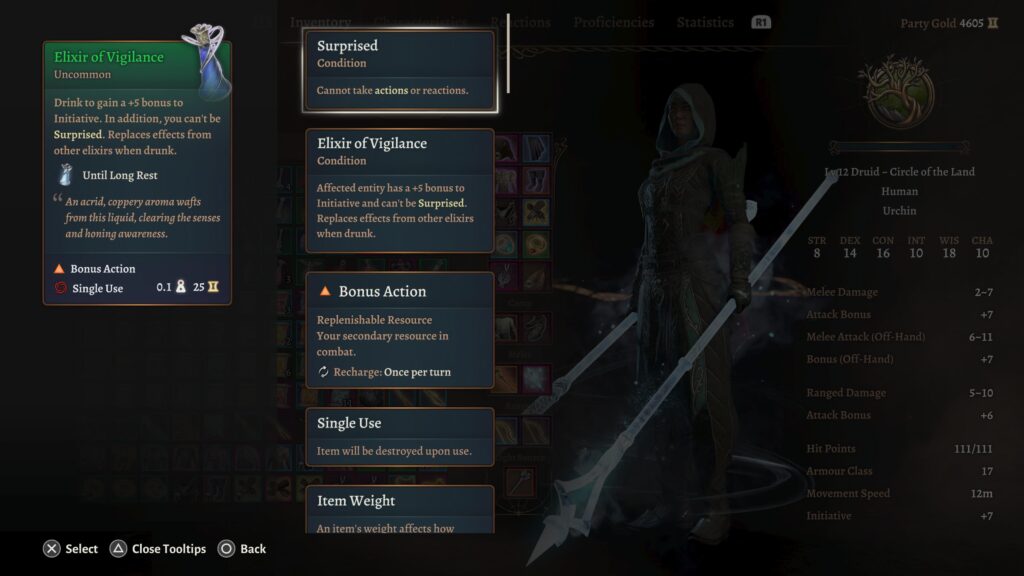Select the Bonus Action tooltip panel
This screenshot has width=1024, height=576.
(x=399, y=330)
